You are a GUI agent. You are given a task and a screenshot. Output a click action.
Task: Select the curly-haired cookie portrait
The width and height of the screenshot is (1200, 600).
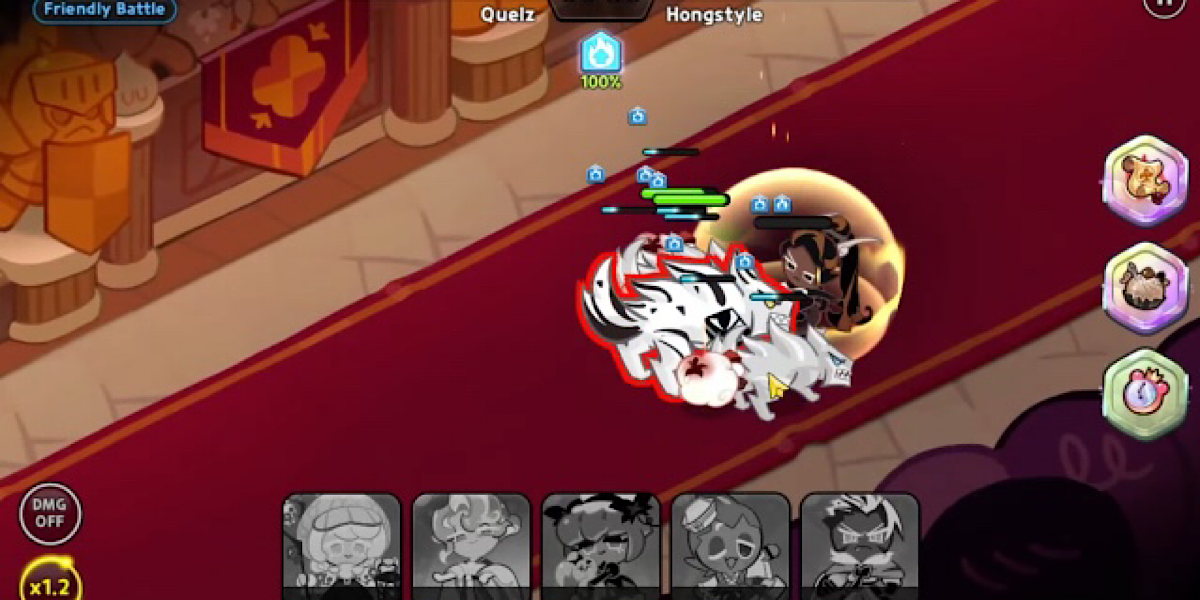pyautogui.click(x=471, y=546)
